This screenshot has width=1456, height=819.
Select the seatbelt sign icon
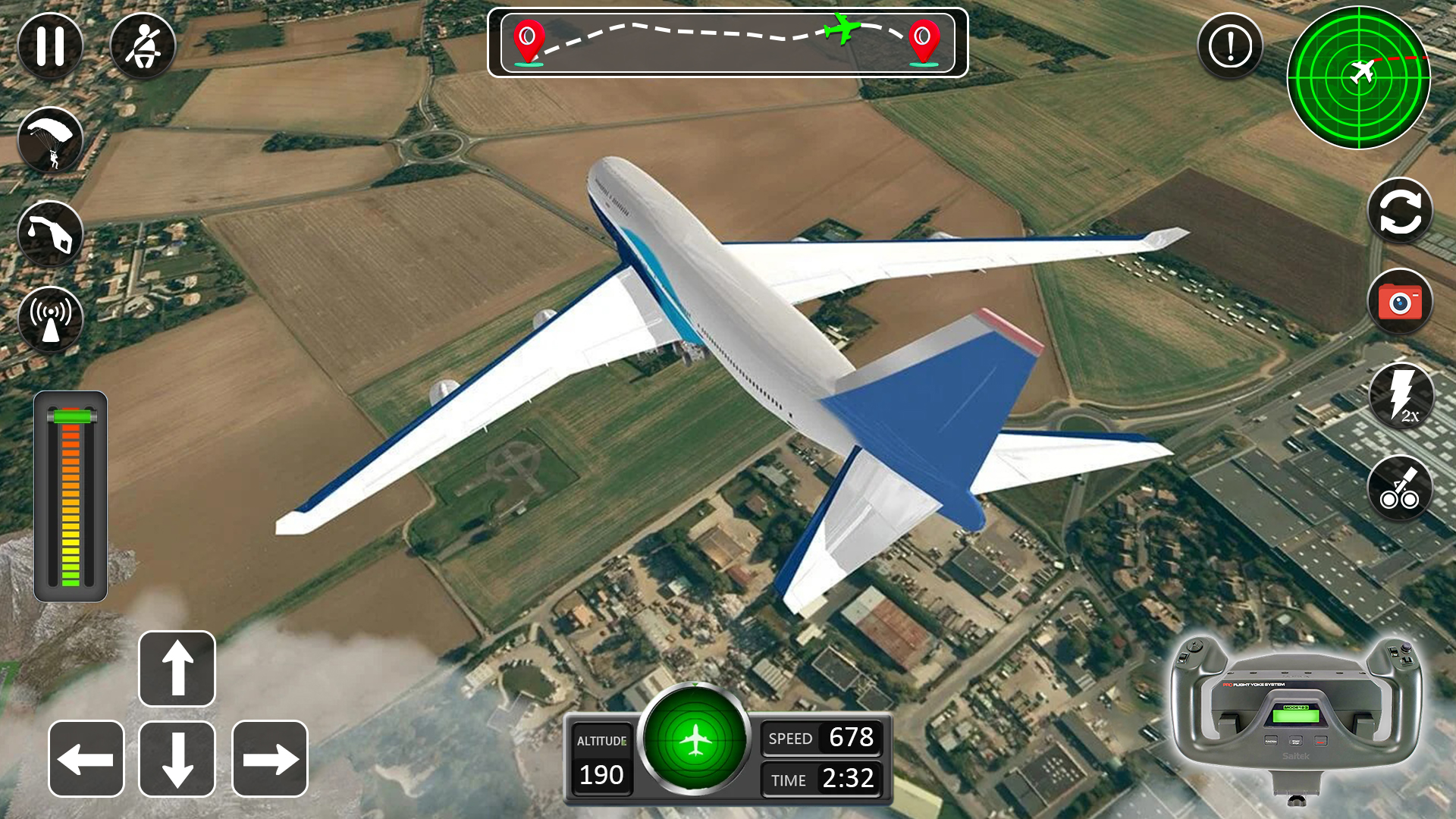coord(144,45)
